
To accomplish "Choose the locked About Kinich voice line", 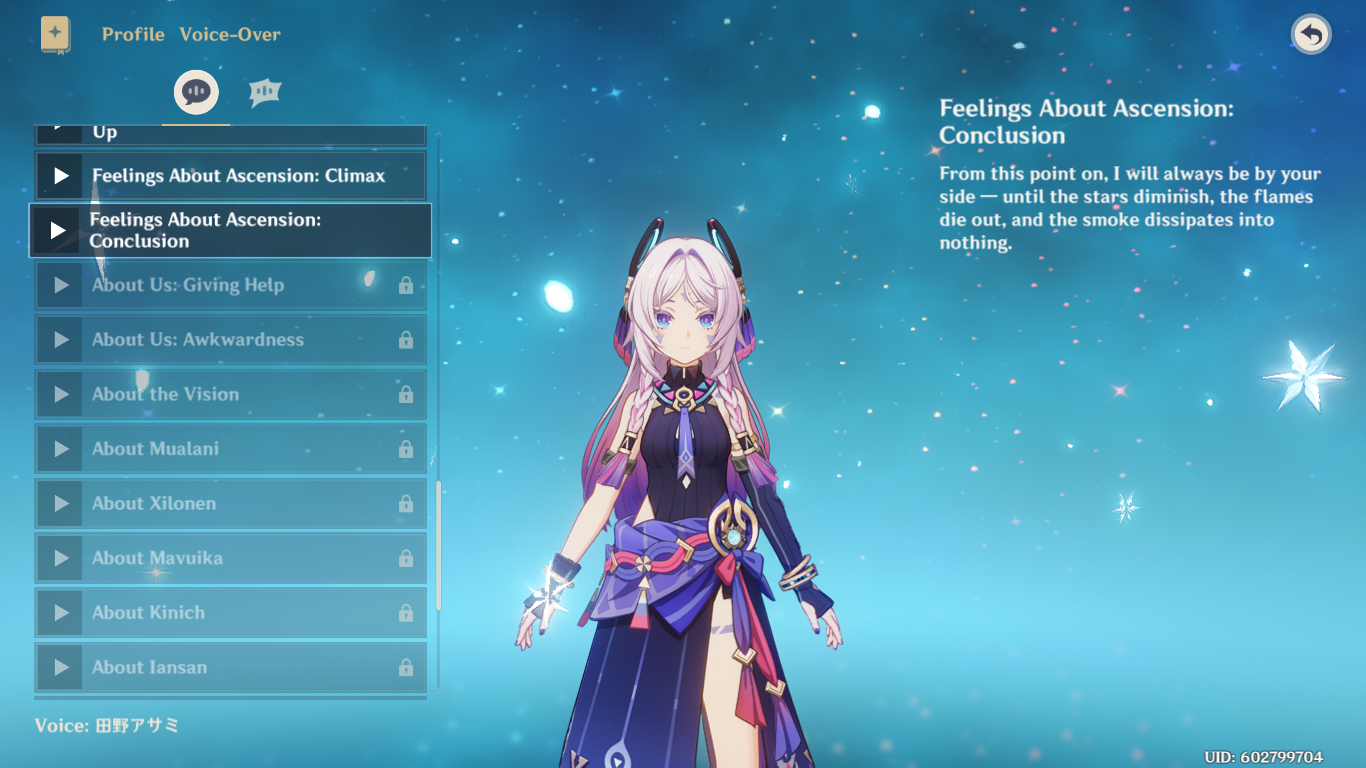I will tap(230, 613).
